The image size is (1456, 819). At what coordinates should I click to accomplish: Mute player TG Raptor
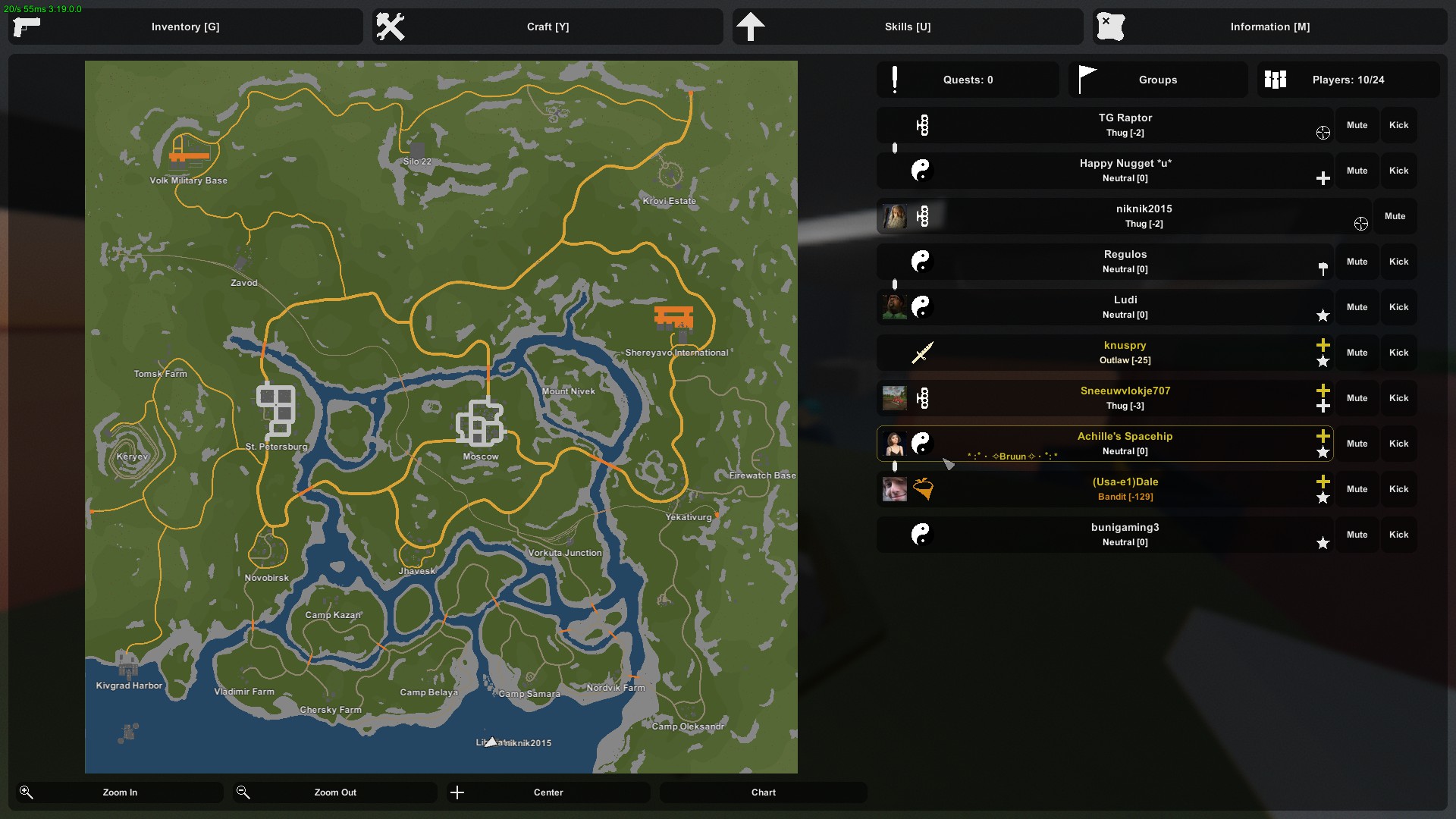pyautogui.click(x=1357, y=125)
